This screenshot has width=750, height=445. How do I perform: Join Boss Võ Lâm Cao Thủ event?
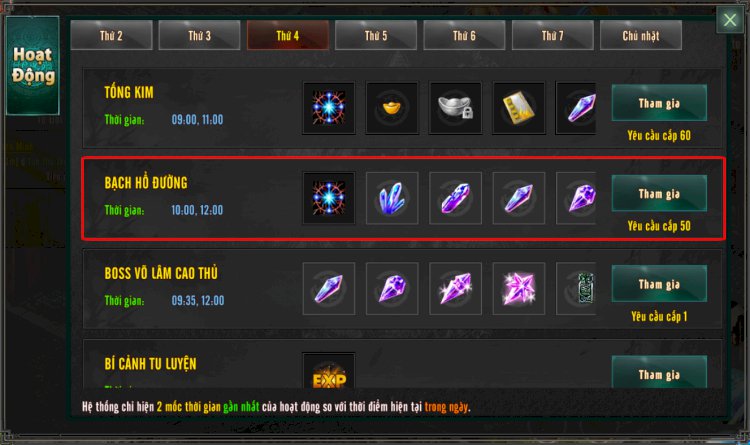point(658,284)
